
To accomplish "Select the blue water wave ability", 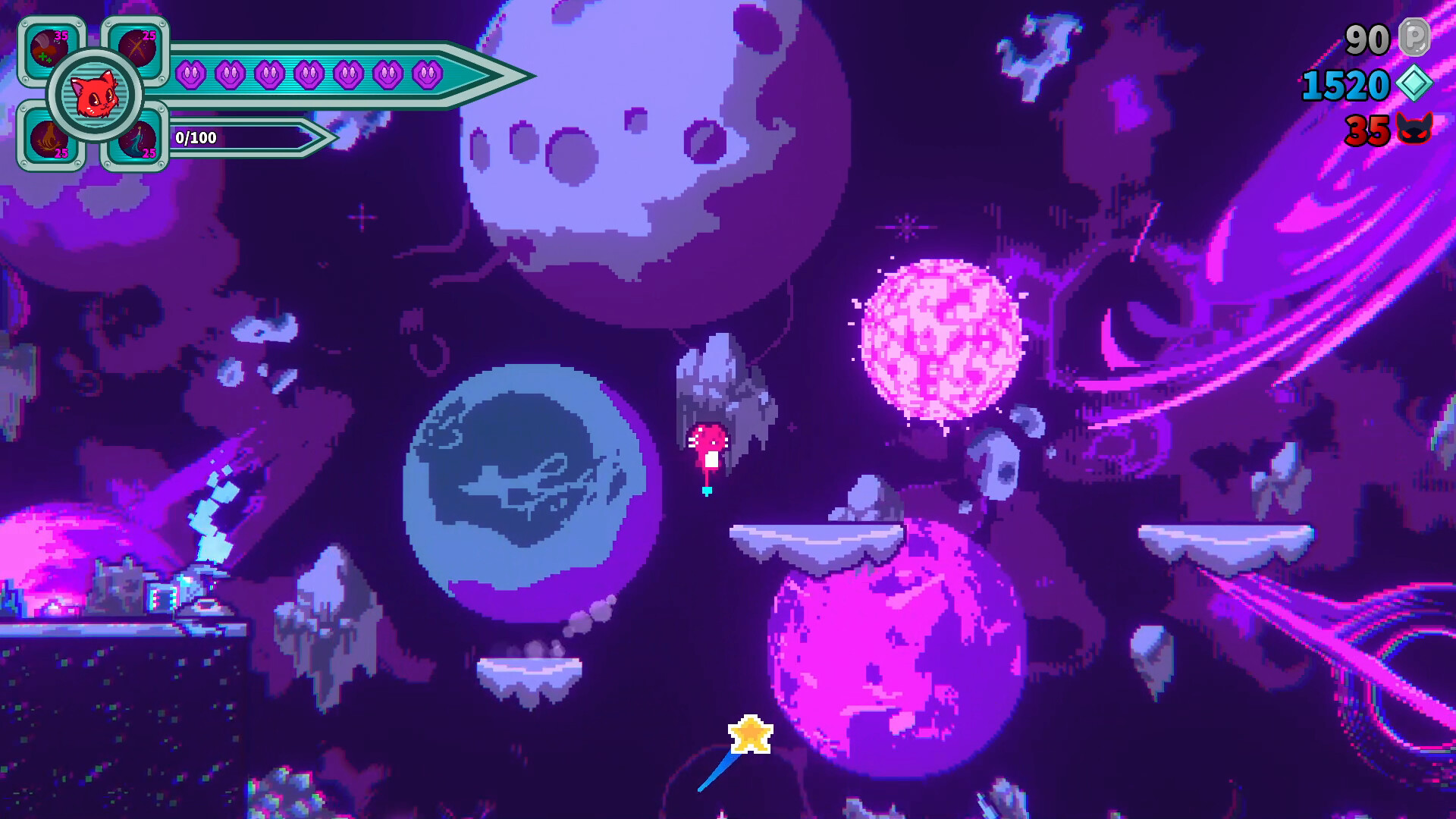I will (139, 140).
